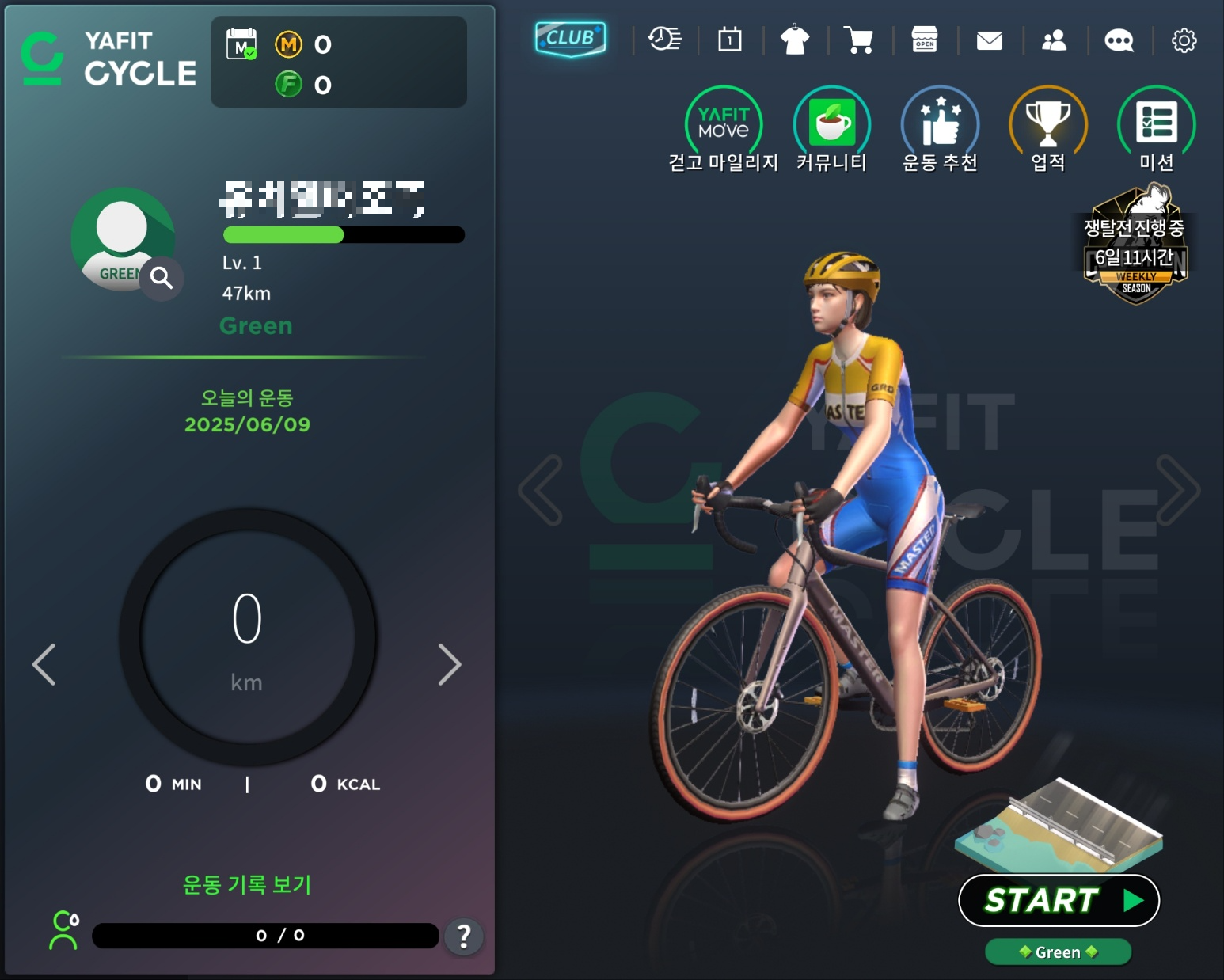Open the 커뮤니티 community panel
1224x980 pixels.
click(831, 124)
